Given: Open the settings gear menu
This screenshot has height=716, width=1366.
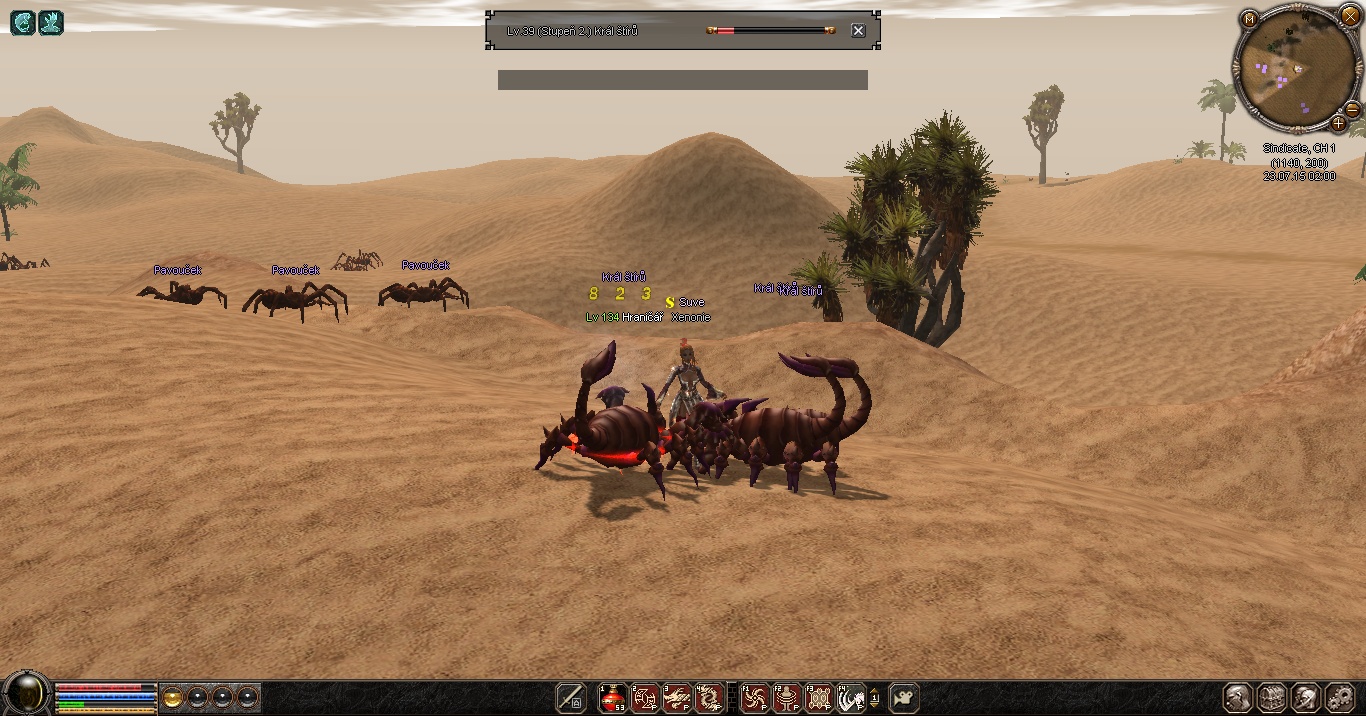Looking at the screenshot, I should 1338,697.
